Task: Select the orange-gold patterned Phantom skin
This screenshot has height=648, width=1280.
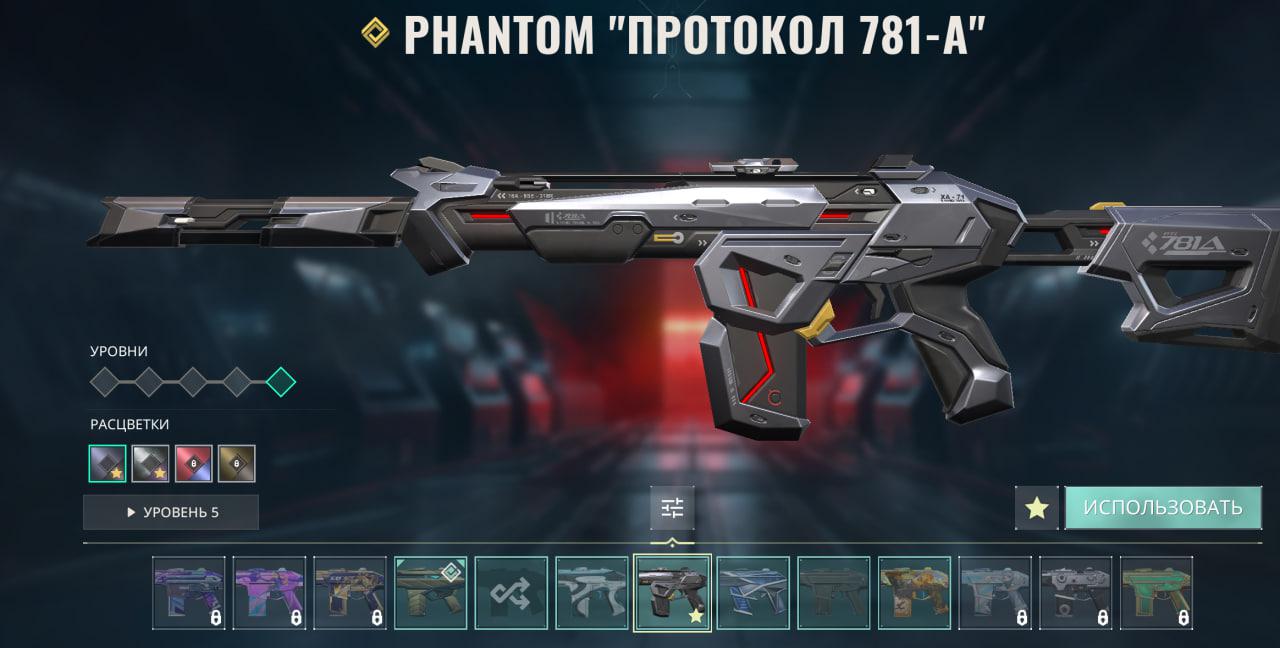Action: [915, 593]
